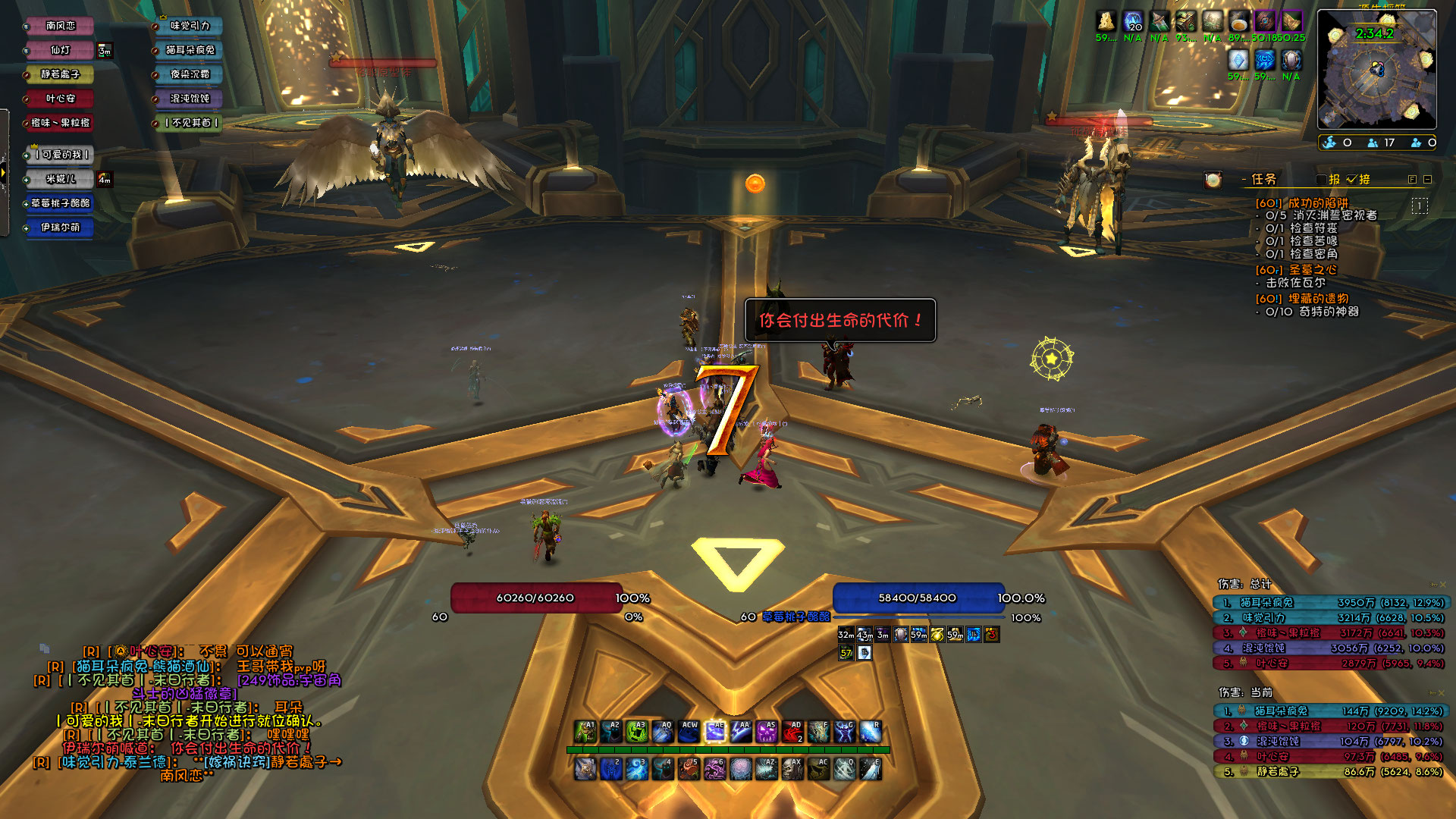Activate the skull ability bound to AX
This screenshot has height=819, width=1456.
tap(792, 769)
